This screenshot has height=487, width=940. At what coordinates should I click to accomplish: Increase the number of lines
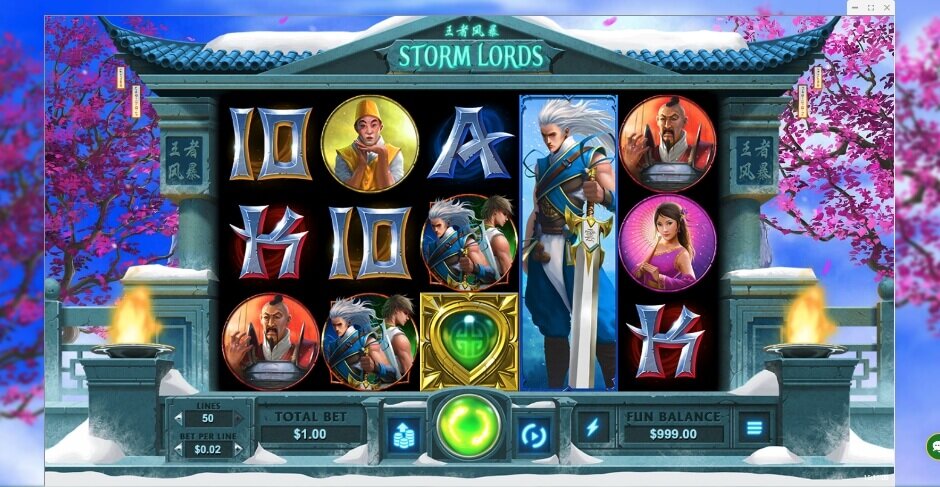pyautogui.click(x=238, y=419)
